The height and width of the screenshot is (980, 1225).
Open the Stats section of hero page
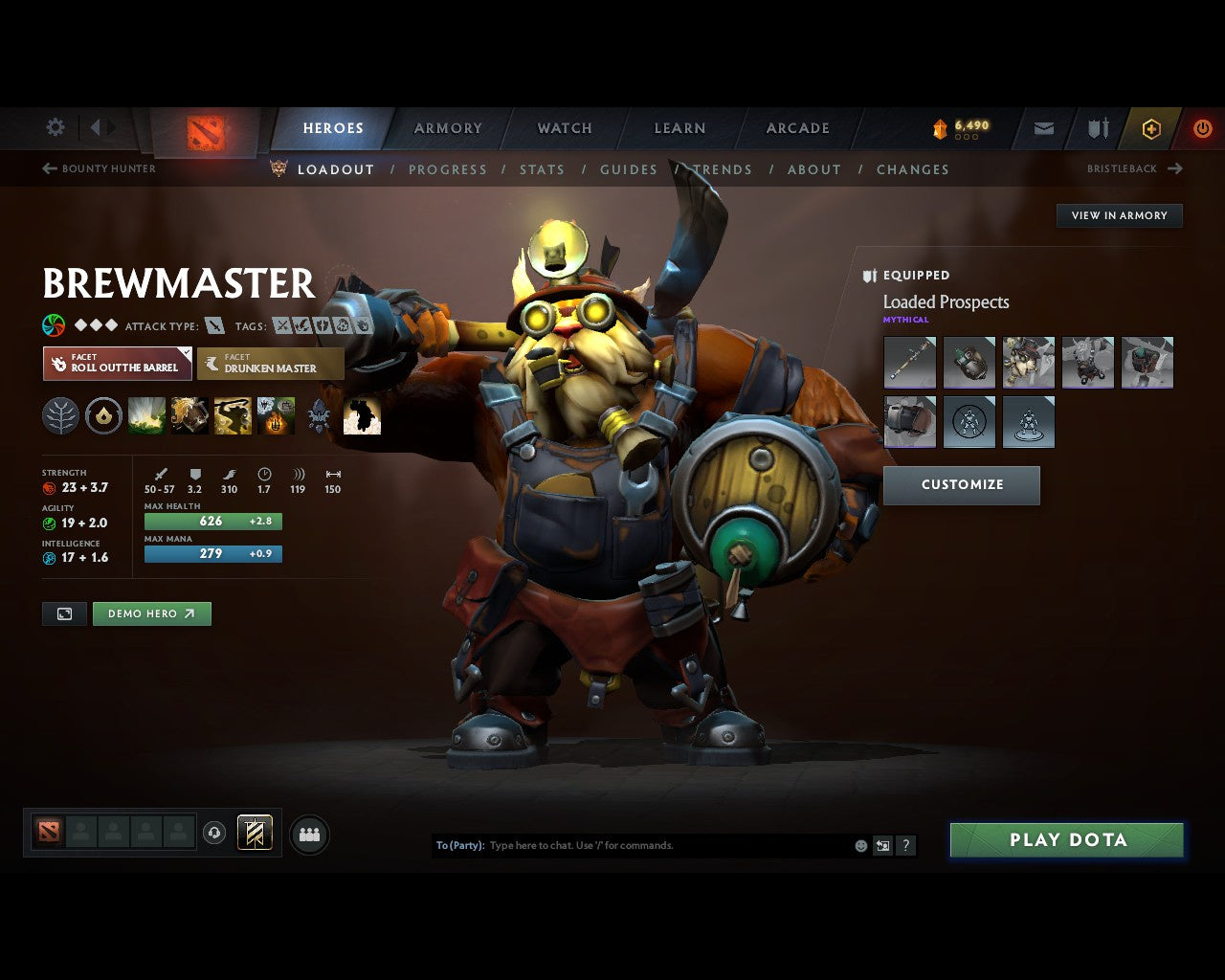pyautogui.click(x=542, y=169)
